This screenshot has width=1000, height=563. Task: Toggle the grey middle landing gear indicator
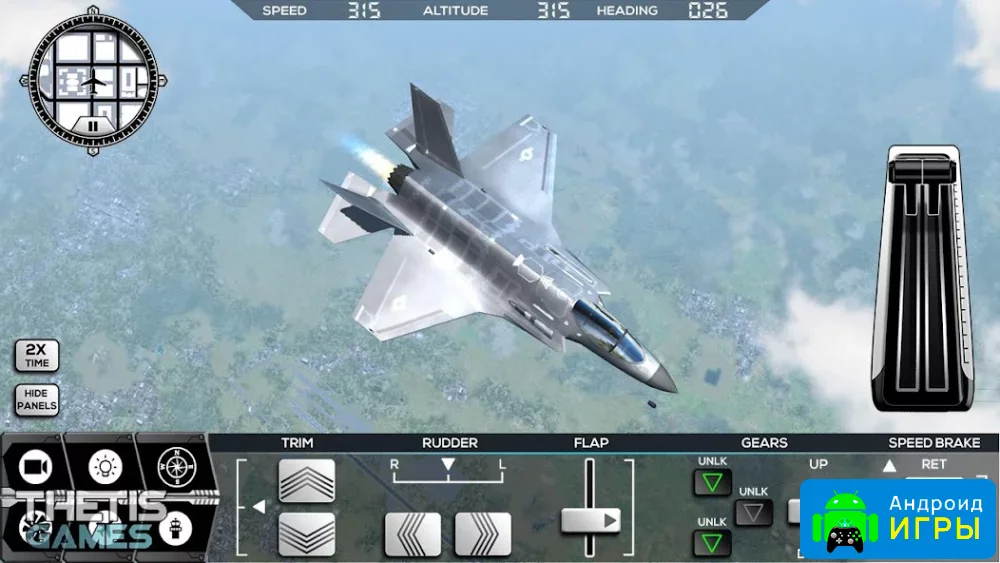pyautogui.click(x=753, y=513)
